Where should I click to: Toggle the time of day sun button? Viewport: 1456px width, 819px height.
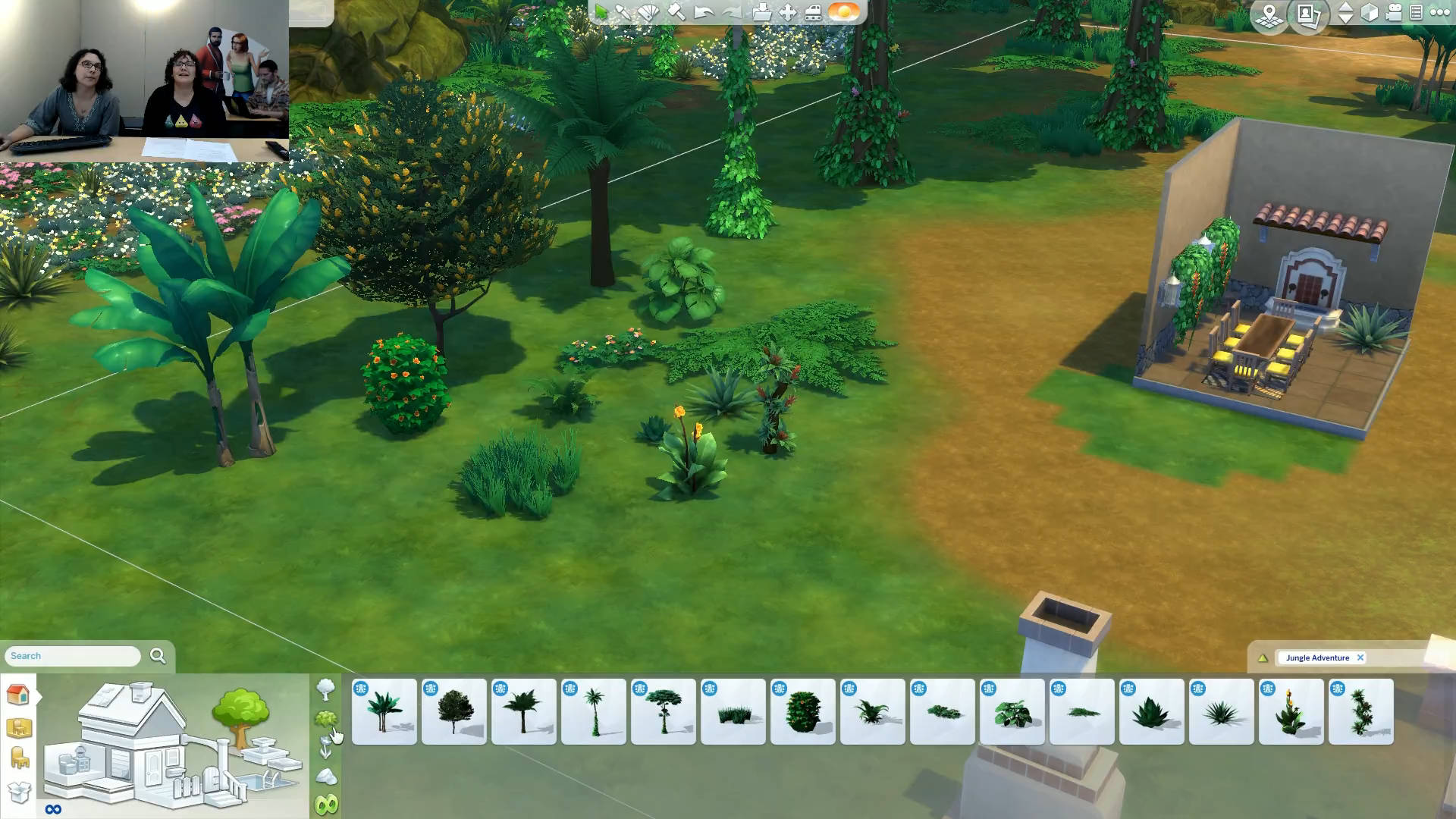pos(843,12)
